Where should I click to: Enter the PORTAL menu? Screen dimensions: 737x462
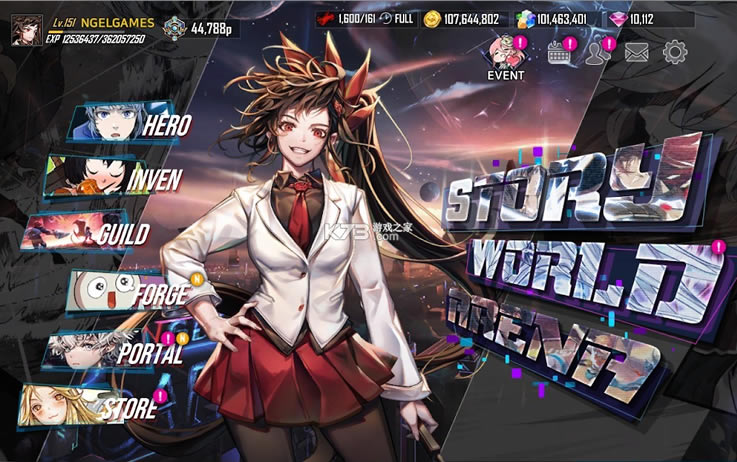pyautogui.click(x=120, y=351)
